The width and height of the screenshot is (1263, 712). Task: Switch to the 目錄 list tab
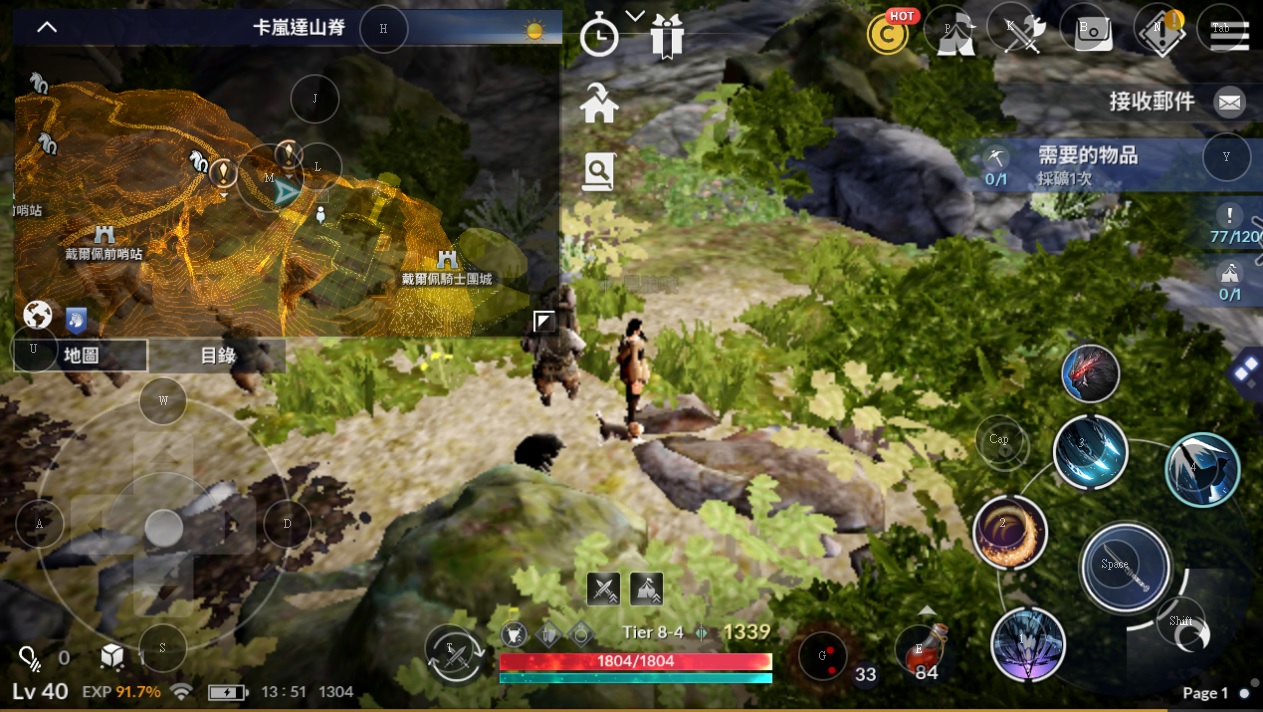[x=218, y=355]
